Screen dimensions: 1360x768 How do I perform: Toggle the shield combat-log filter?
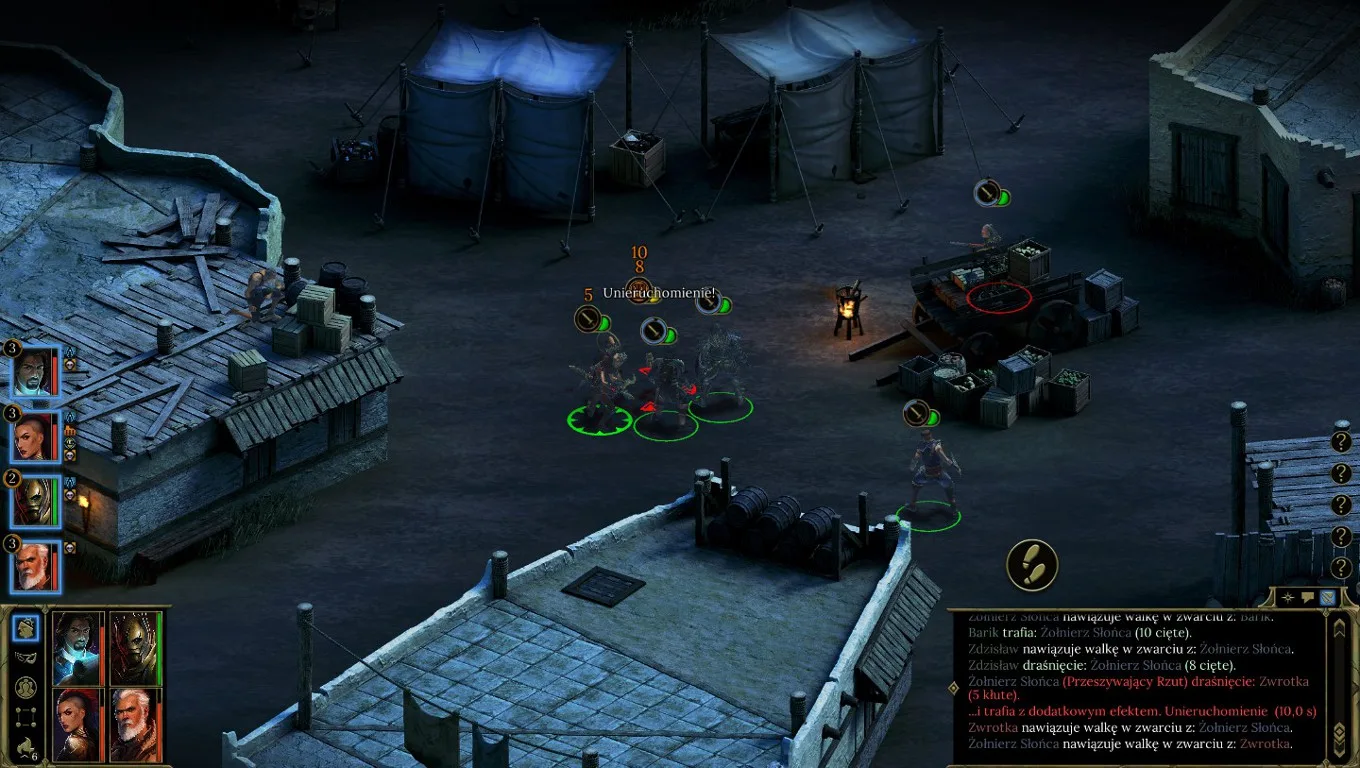[x=1326, y=597]
